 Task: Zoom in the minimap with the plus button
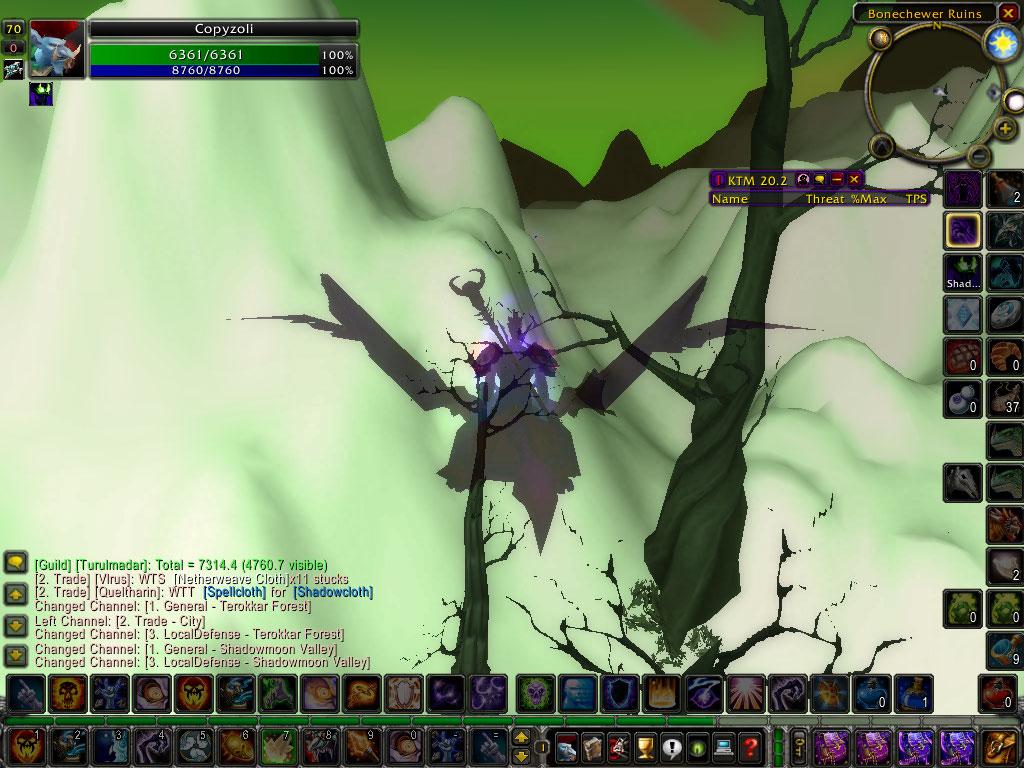[x=1005, y=129]
